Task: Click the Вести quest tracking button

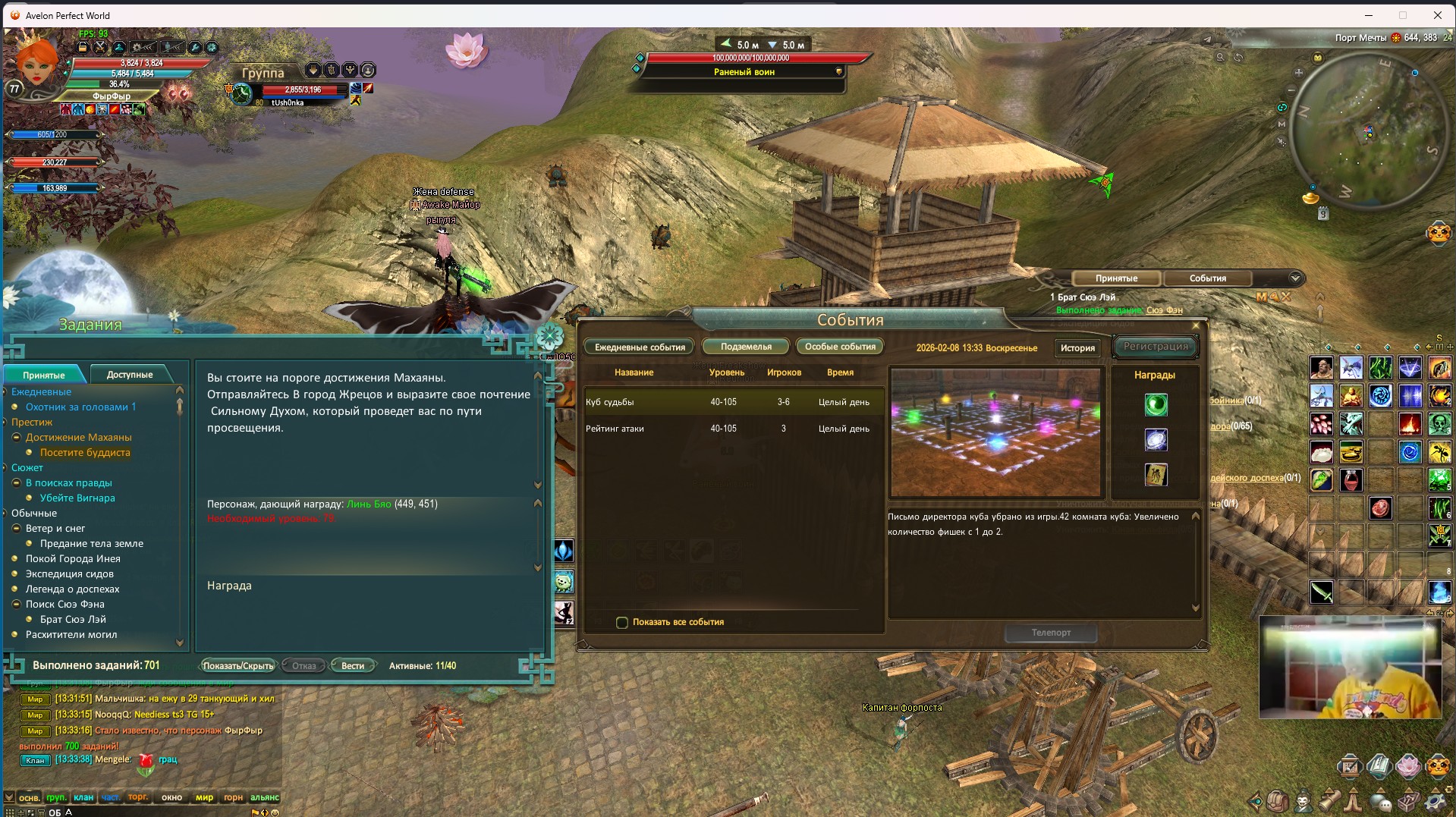Action: [352, 666]
